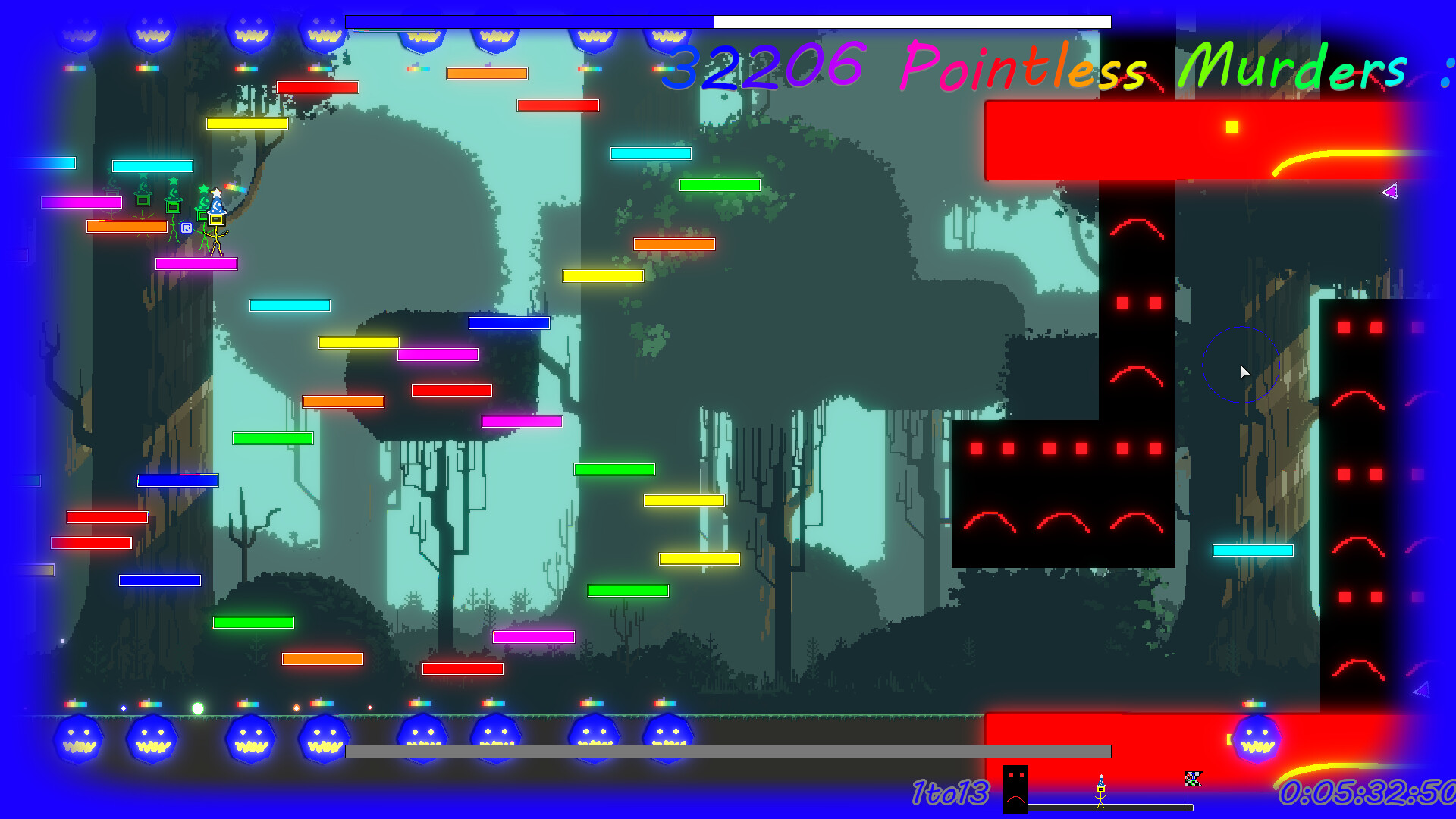Click the dotted blue circle around the cursor
Viewport: 1456px width, 819px height.
tap(1241, 366)
